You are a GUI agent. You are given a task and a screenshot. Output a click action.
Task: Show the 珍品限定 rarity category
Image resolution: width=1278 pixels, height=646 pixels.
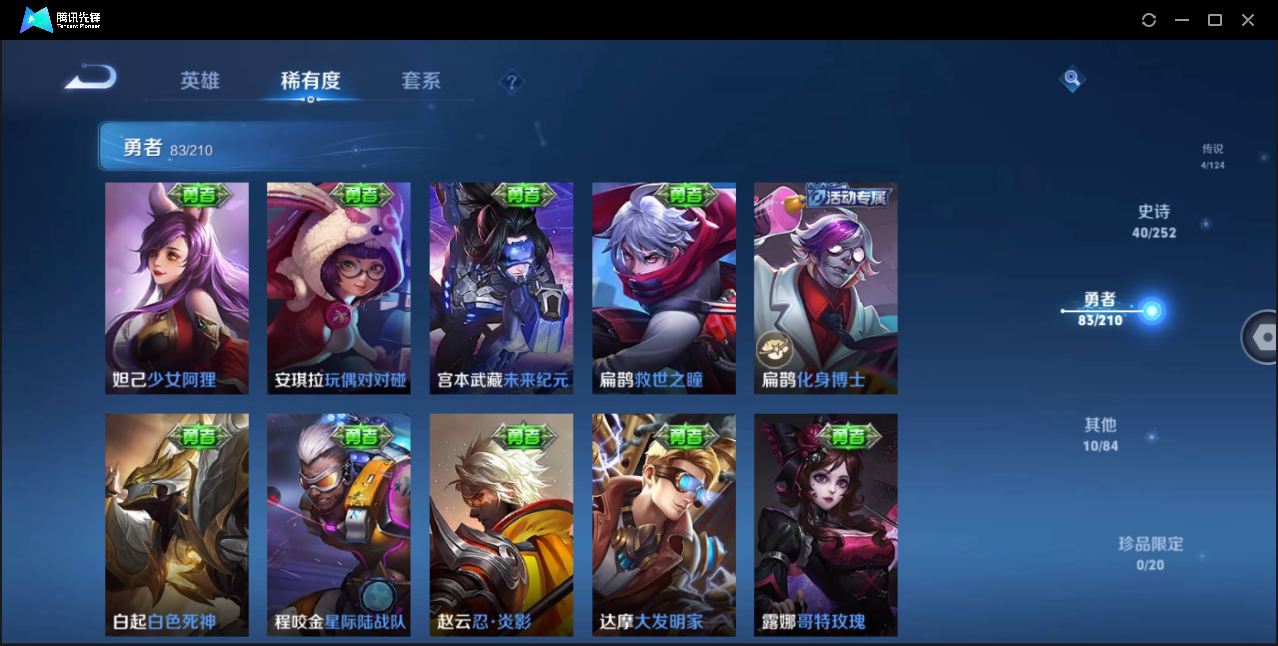pyautogui.click(x=1151, y=553)
